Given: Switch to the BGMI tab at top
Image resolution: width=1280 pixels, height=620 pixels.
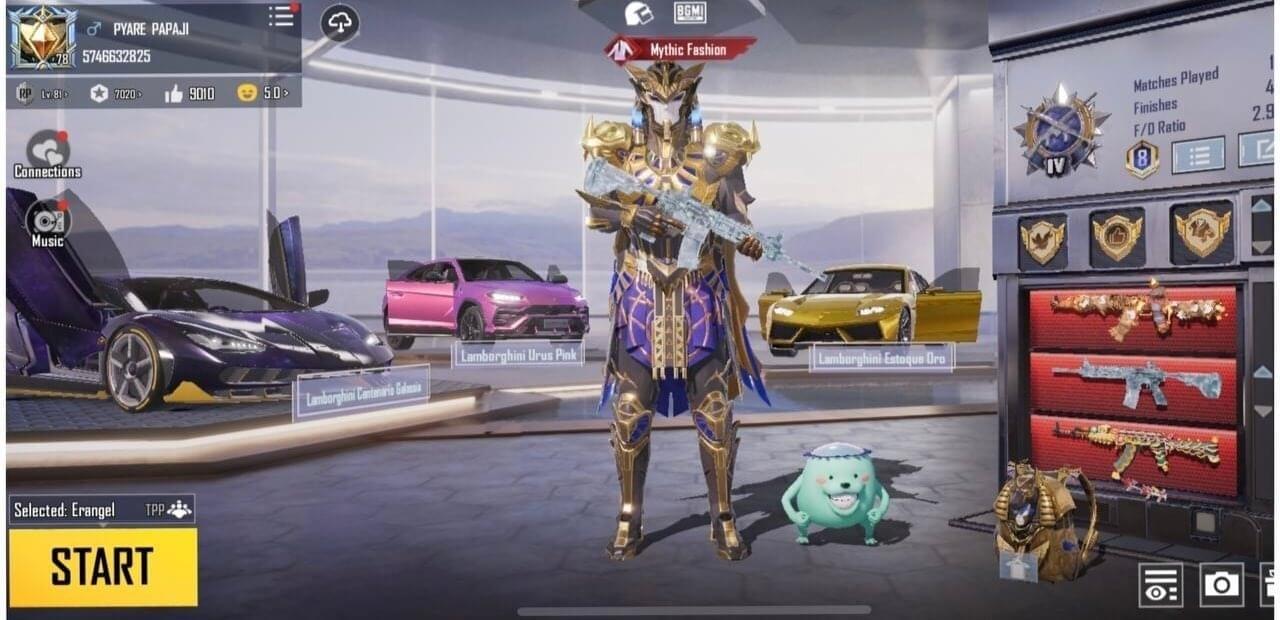Looking at the screenshot, I should [x=690, y=13].
